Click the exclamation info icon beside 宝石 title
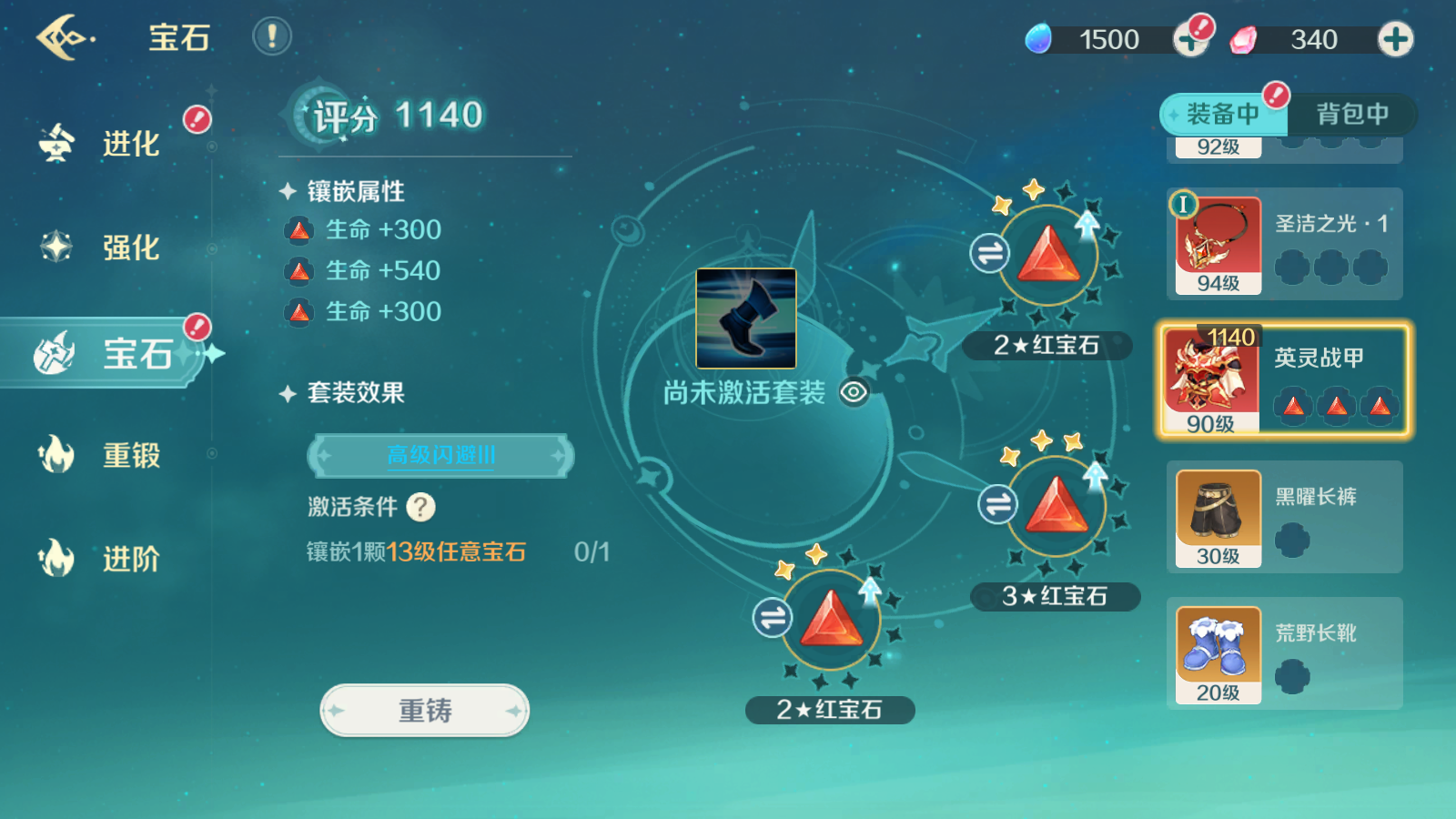1456x819 pixels. click(271, 38)
